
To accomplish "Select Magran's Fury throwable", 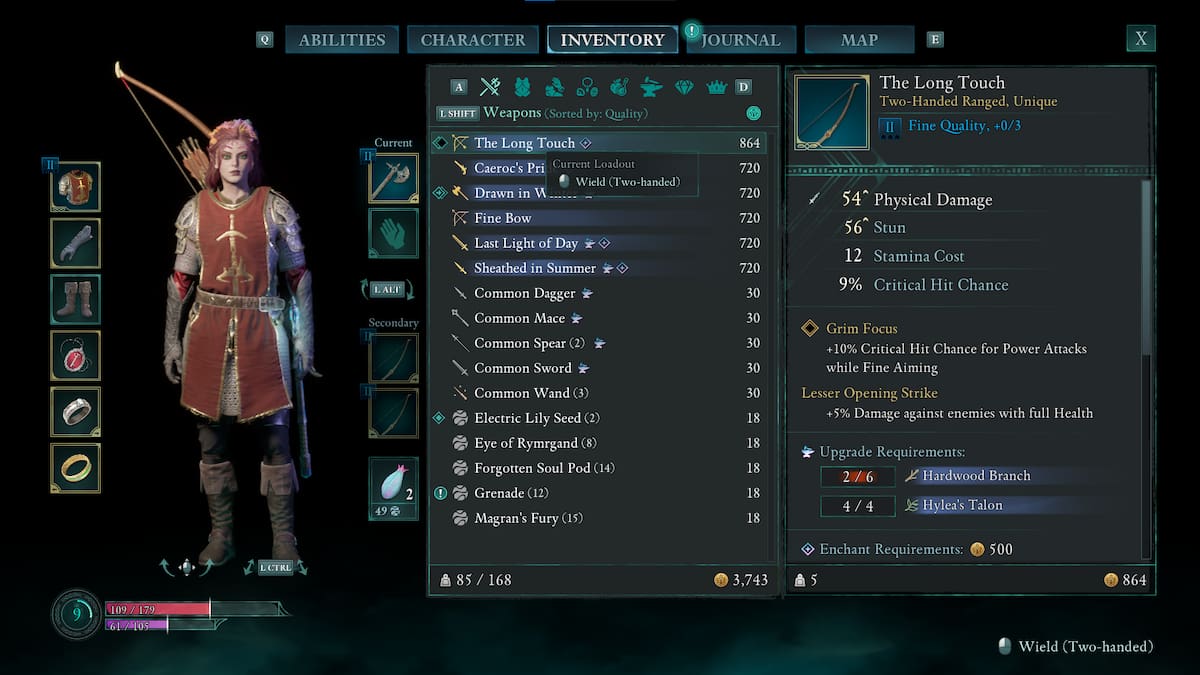I will click(x=528, y=518).
